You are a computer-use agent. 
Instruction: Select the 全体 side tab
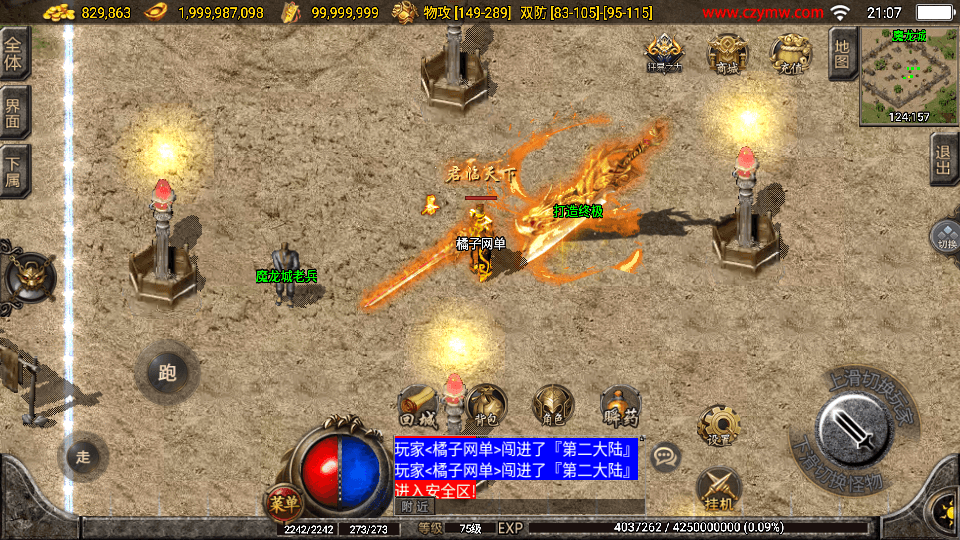(x=16, y=53)
